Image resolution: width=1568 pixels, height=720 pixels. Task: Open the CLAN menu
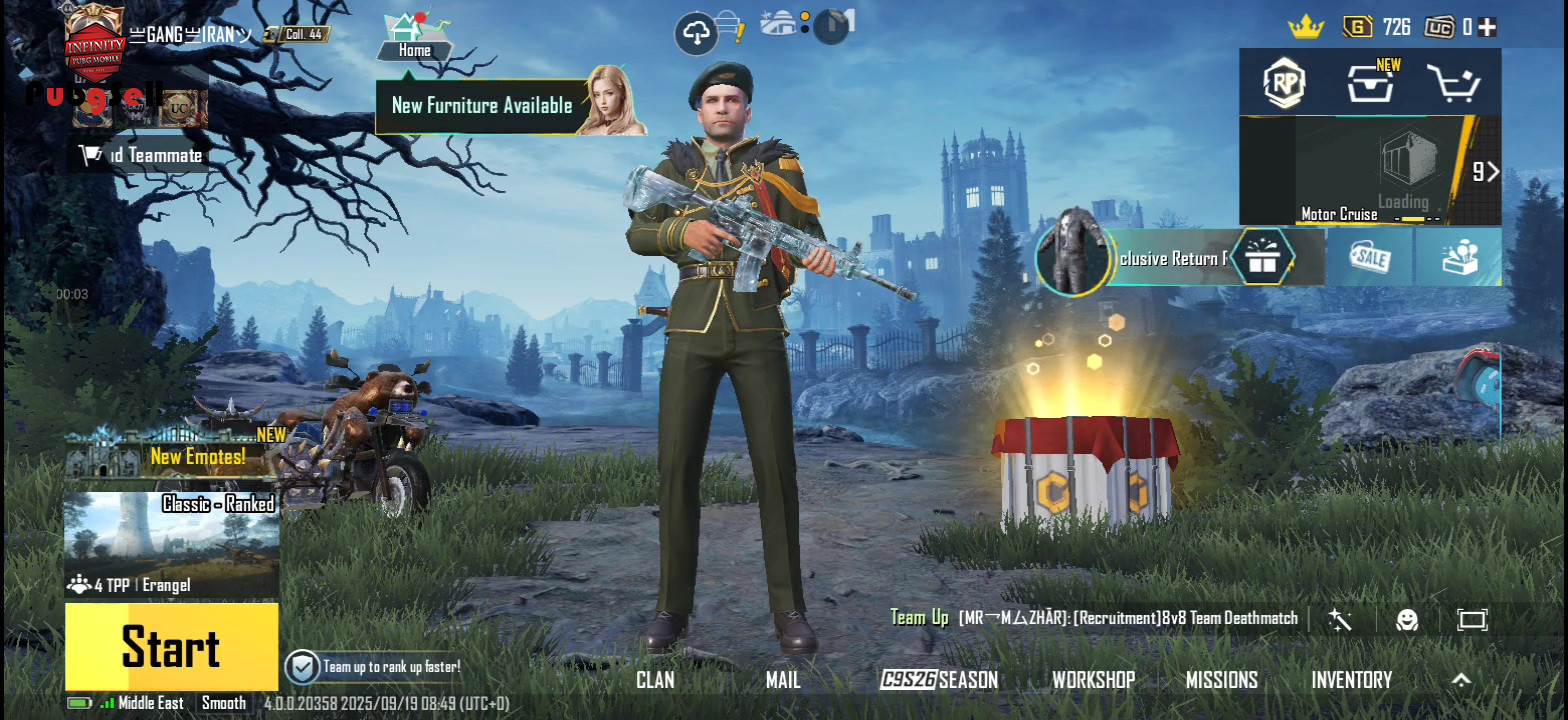pyautogui.click(x=655, y=680)
